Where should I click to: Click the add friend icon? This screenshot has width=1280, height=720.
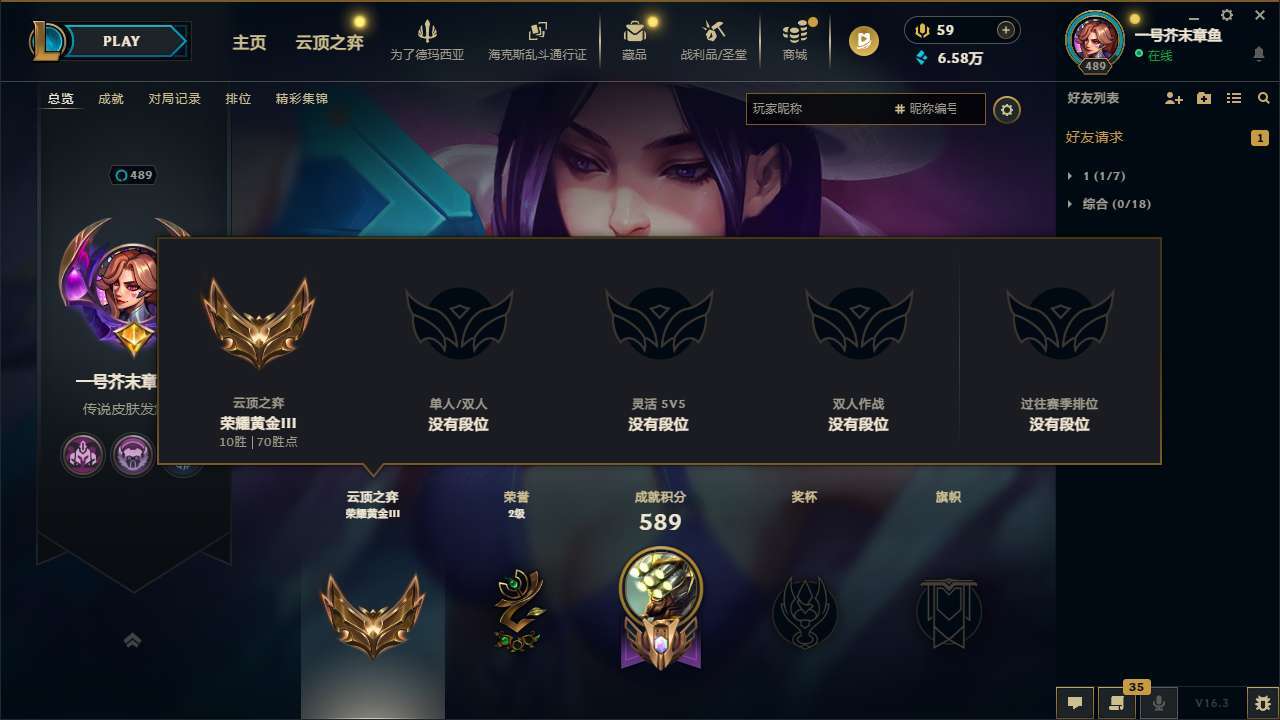coord(1173,98)
